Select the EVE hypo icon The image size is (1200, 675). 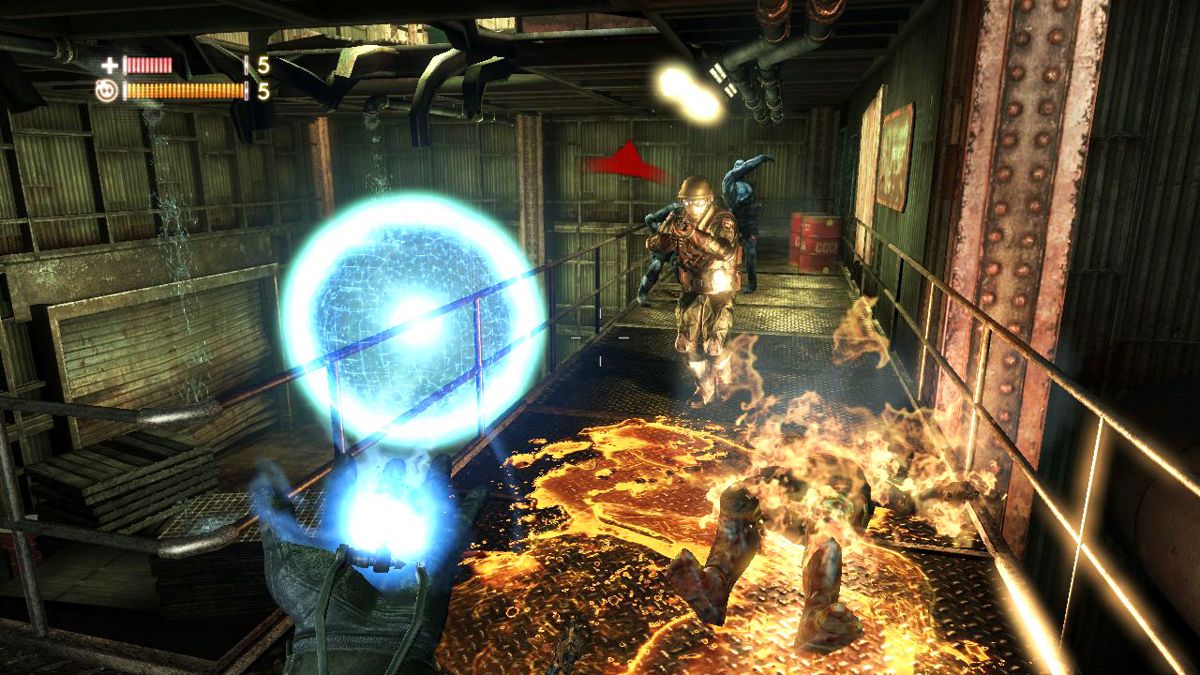106,91
